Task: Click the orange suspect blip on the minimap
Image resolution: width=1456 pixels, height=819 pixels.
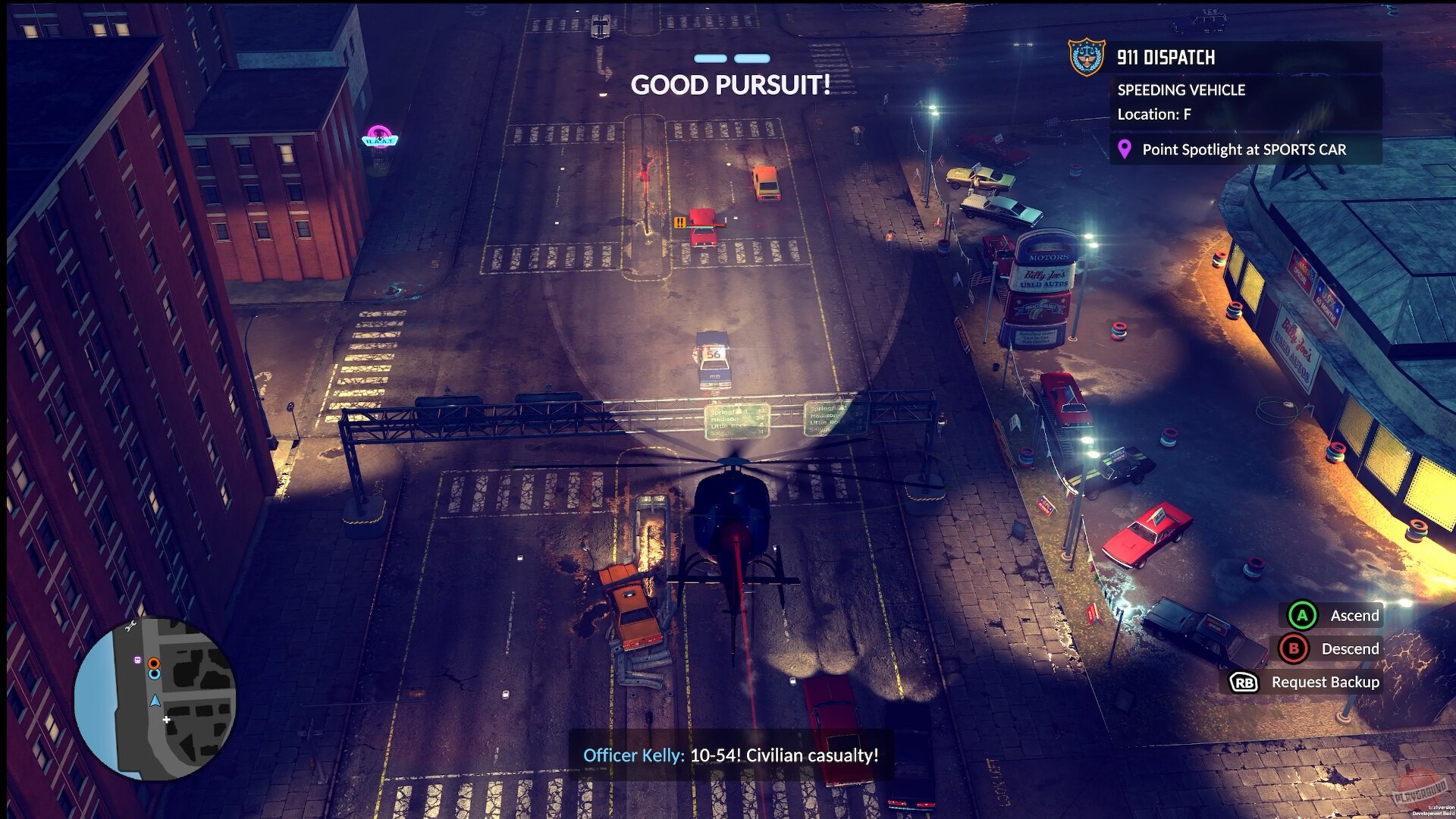Action: click(x=154, y=664)
